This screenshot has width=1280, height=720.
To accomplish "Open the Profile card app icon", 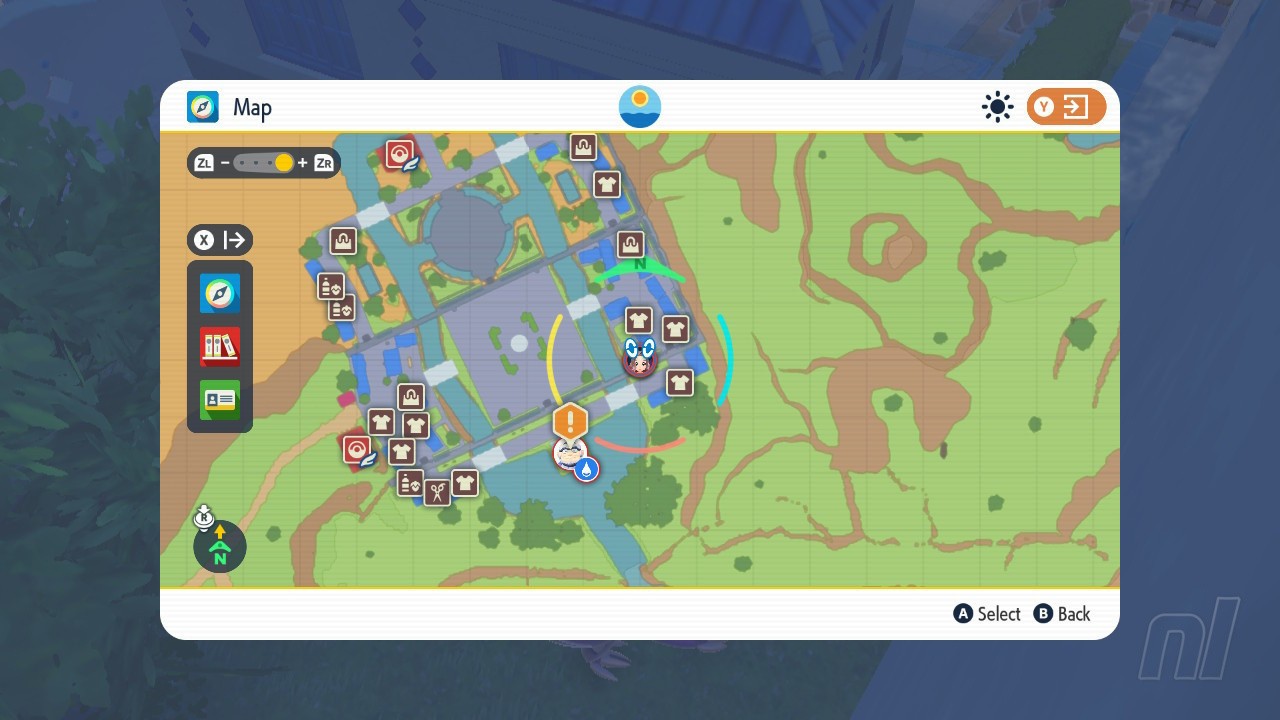I will click(220, 400).
